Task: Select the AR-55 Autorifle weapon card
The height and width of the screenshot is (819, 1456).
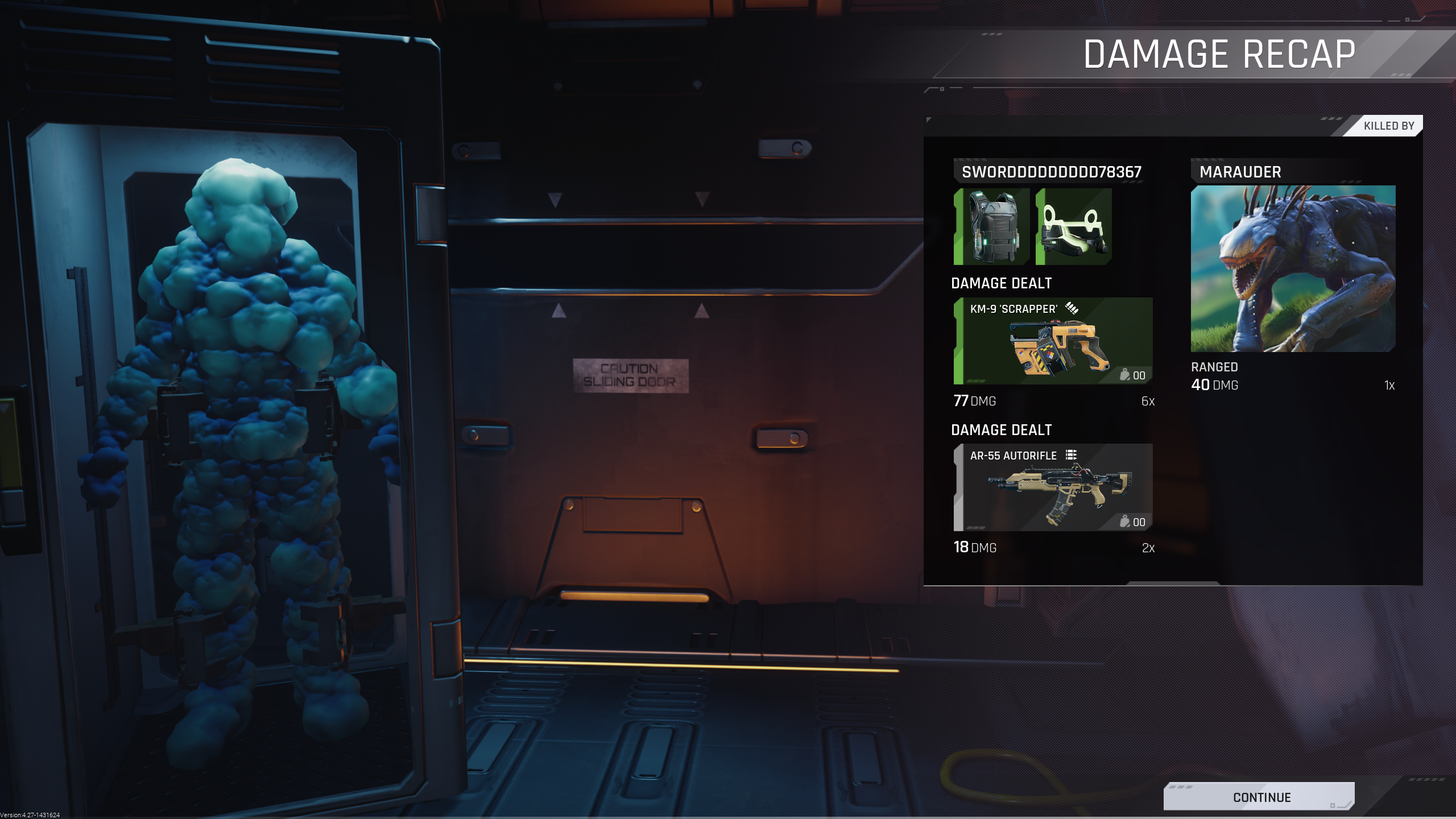Action: coord(1053,487)
